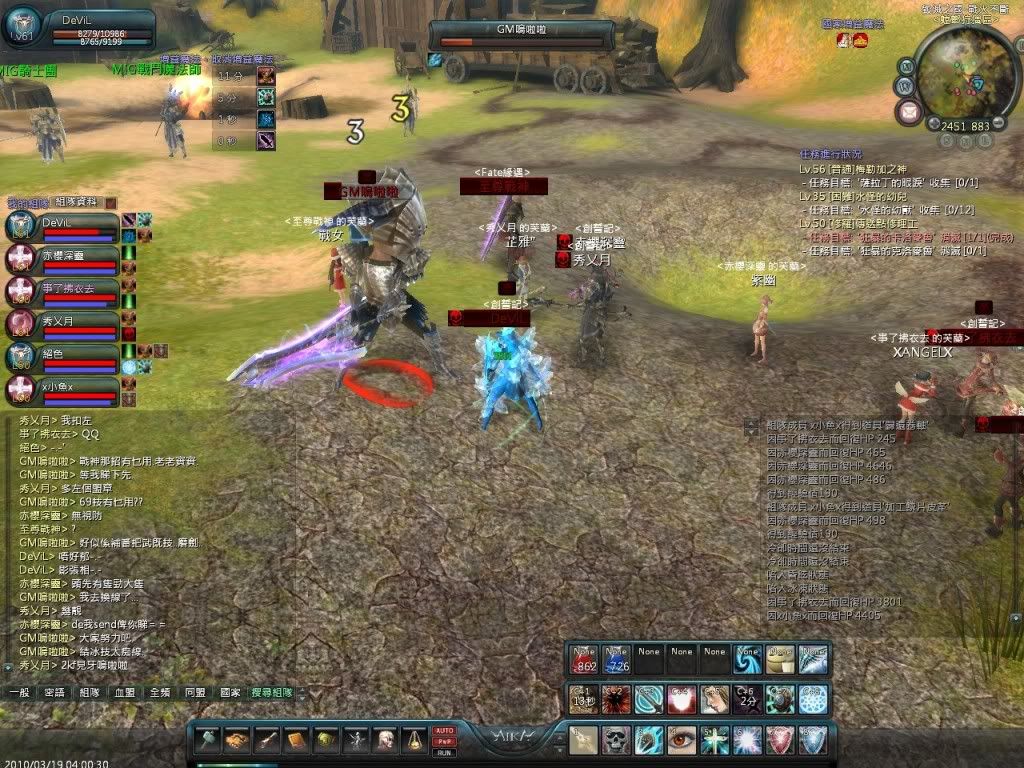Open the 國家 nation chat tab
Screen dimensions: 1024x768
[230, 692]
